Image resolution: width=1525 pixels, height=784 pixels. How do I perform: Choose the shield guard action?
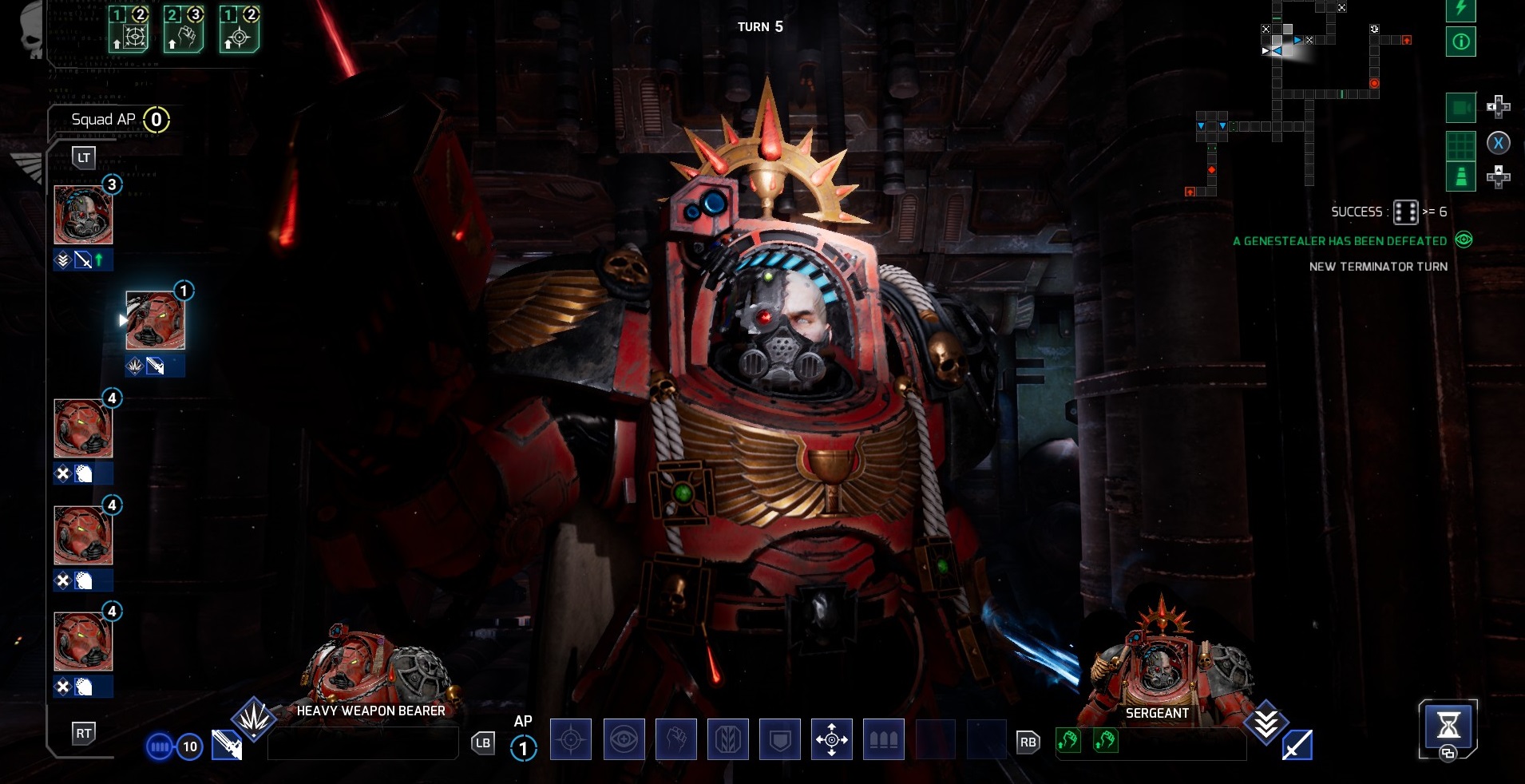point(779,739)
